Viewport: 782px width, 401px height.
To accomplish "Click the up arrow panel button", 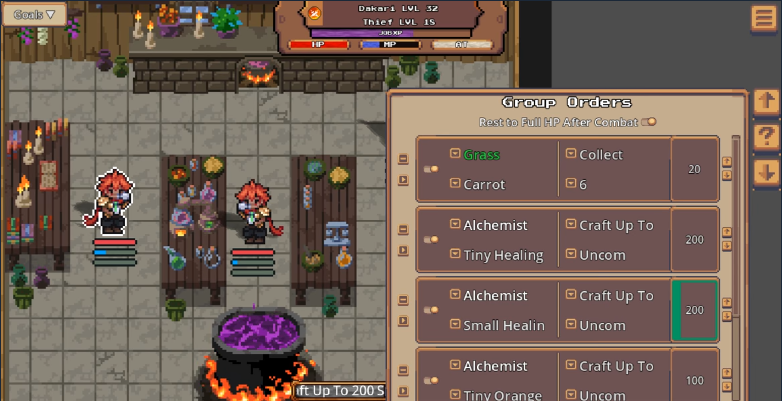I will click(766, 101).
